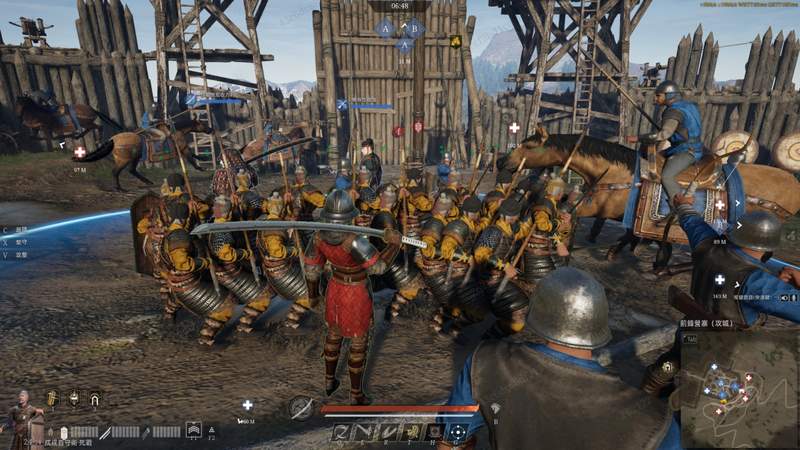
Task: Activate the horseshoe unit order icon
Action: [95, 398]
